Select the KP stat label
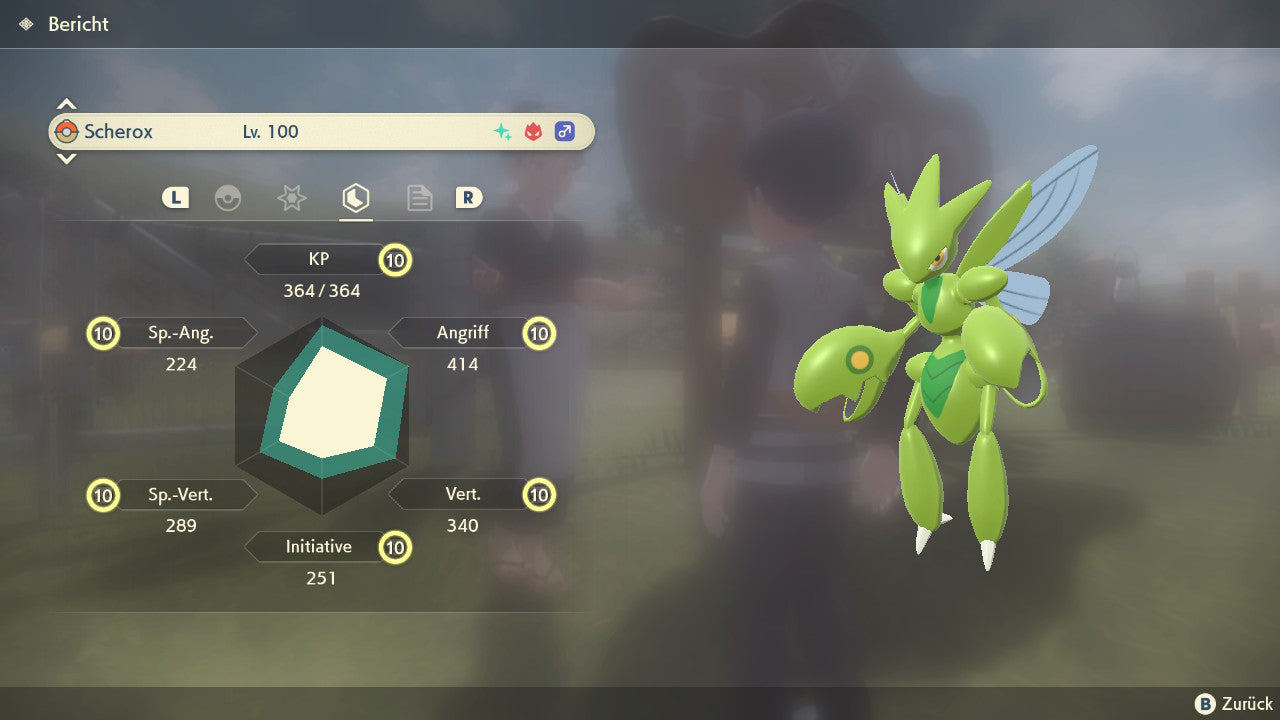This screenshot has height=720, width=1280. pyautogui.click(x=319, y=260)
